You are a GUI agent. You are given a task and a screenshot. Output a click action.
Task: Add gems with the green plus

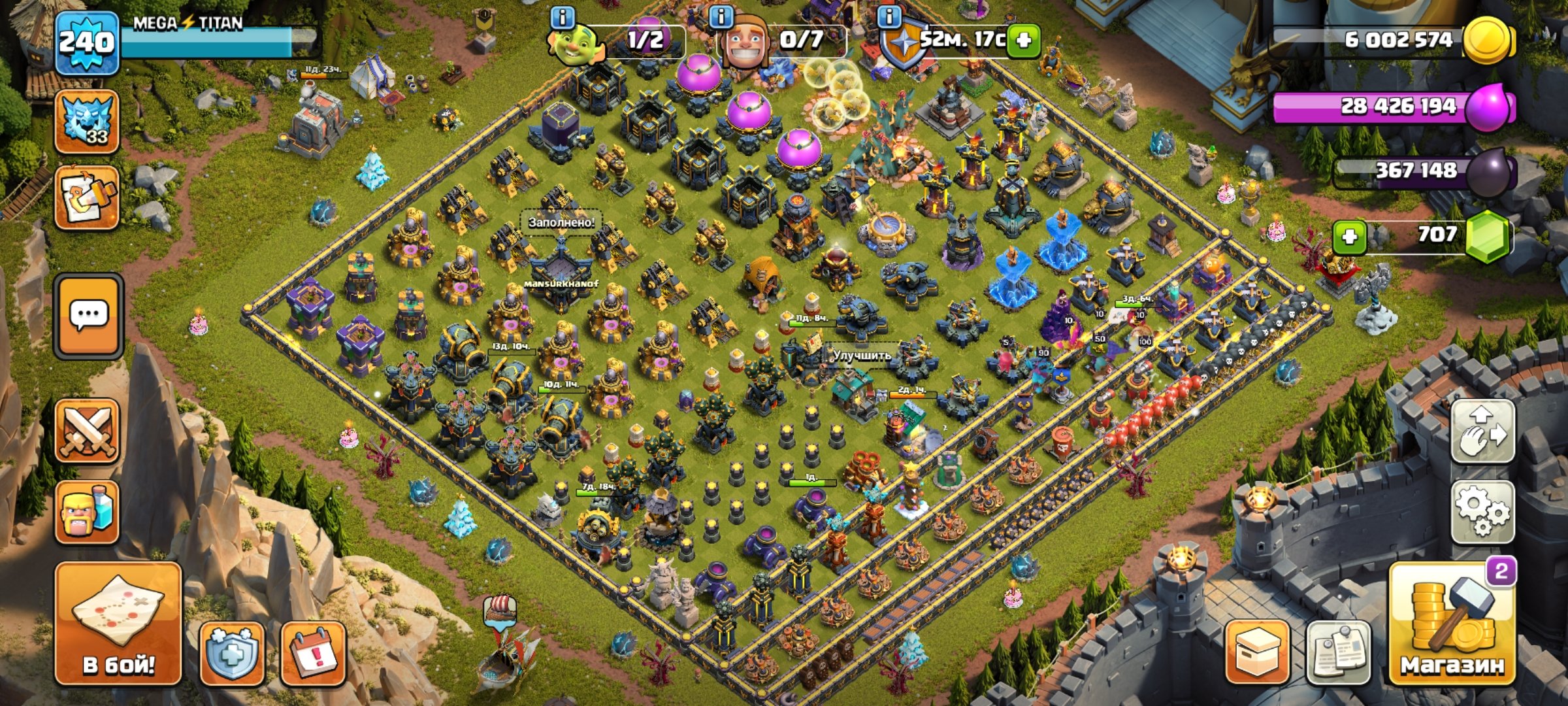(1349, 237)
